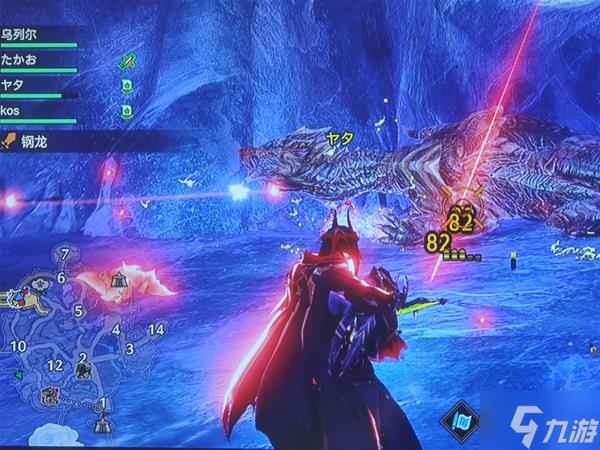Select the 钢龙 target monster label
The height and width of the screenshot is (450, 600).
(36, 143)
